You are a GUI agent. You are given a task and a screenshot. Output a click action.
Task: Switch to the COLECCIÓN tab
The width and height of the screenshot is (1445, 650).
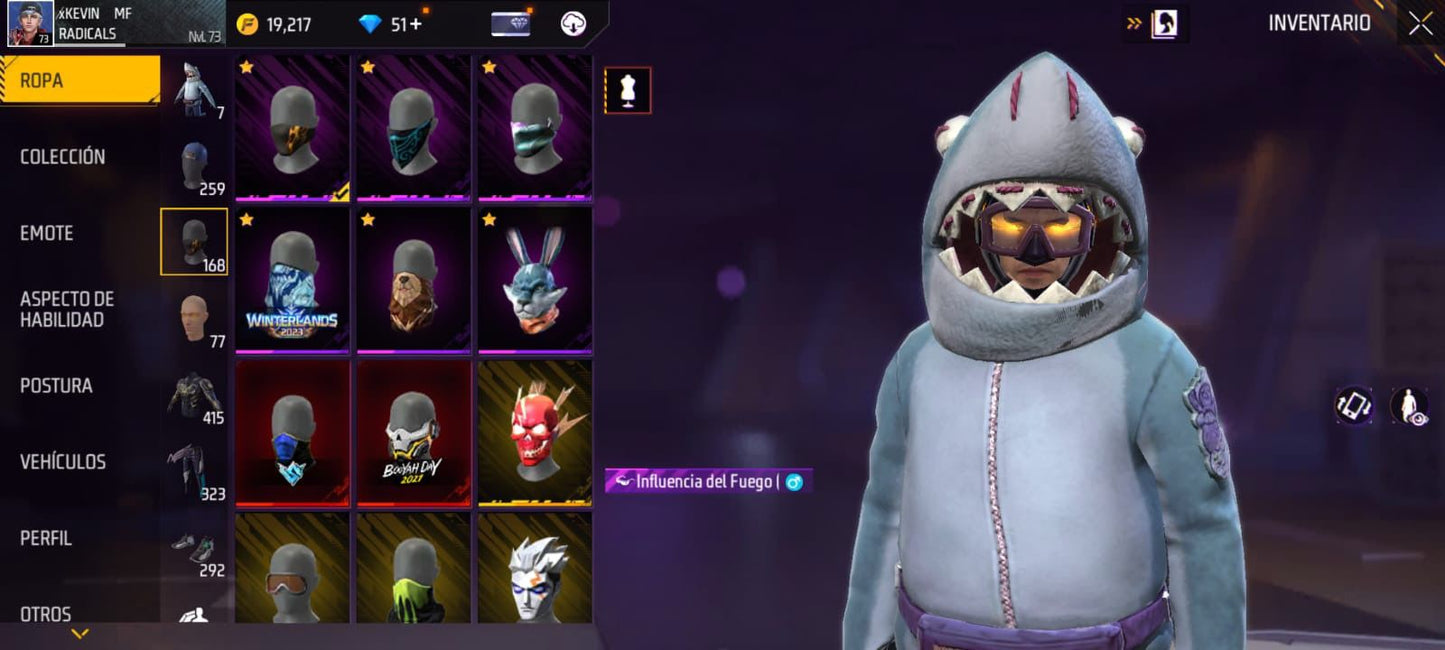click(63, 157)
